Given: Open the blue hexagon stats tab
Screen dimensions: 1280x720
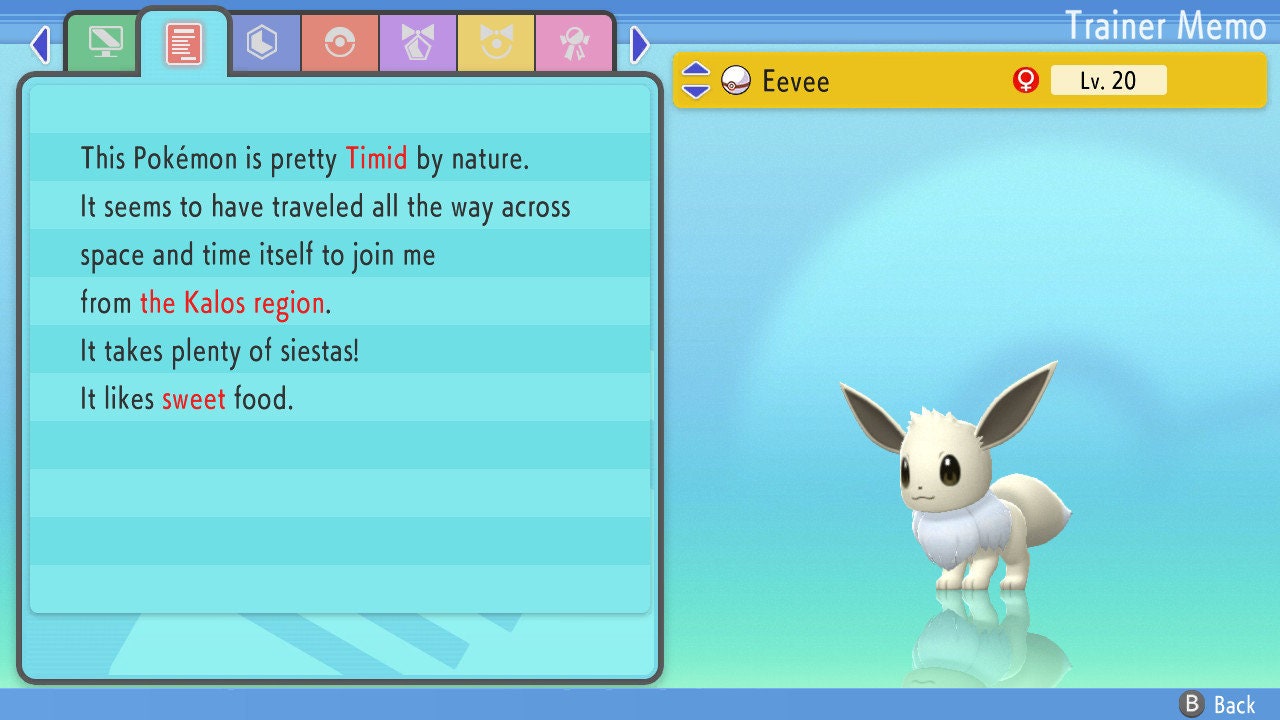Looking at the screenshot, I should pyautogui.click(x=262, y=43).
